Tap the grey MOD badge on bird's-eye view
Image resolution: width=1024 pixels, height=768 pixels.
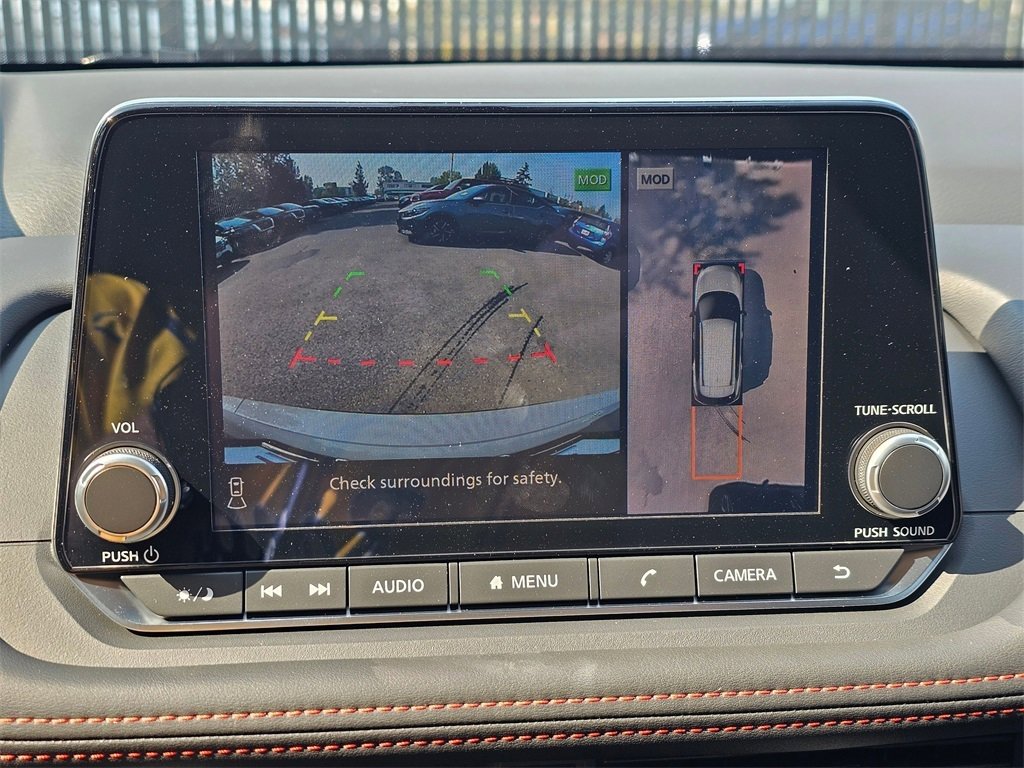tap(655, 179)
